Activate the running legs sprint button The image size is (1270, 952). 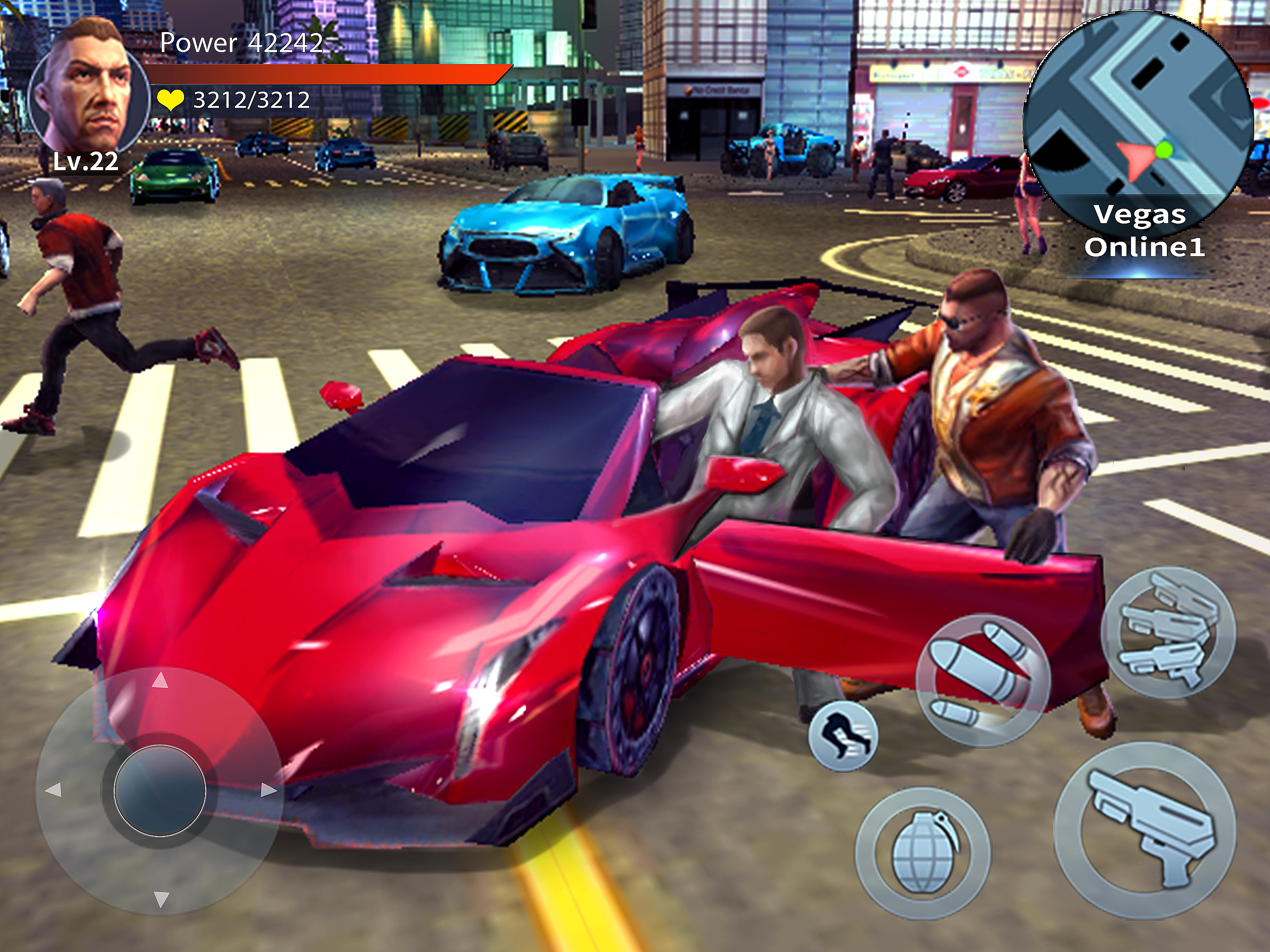tap(842, 735)
